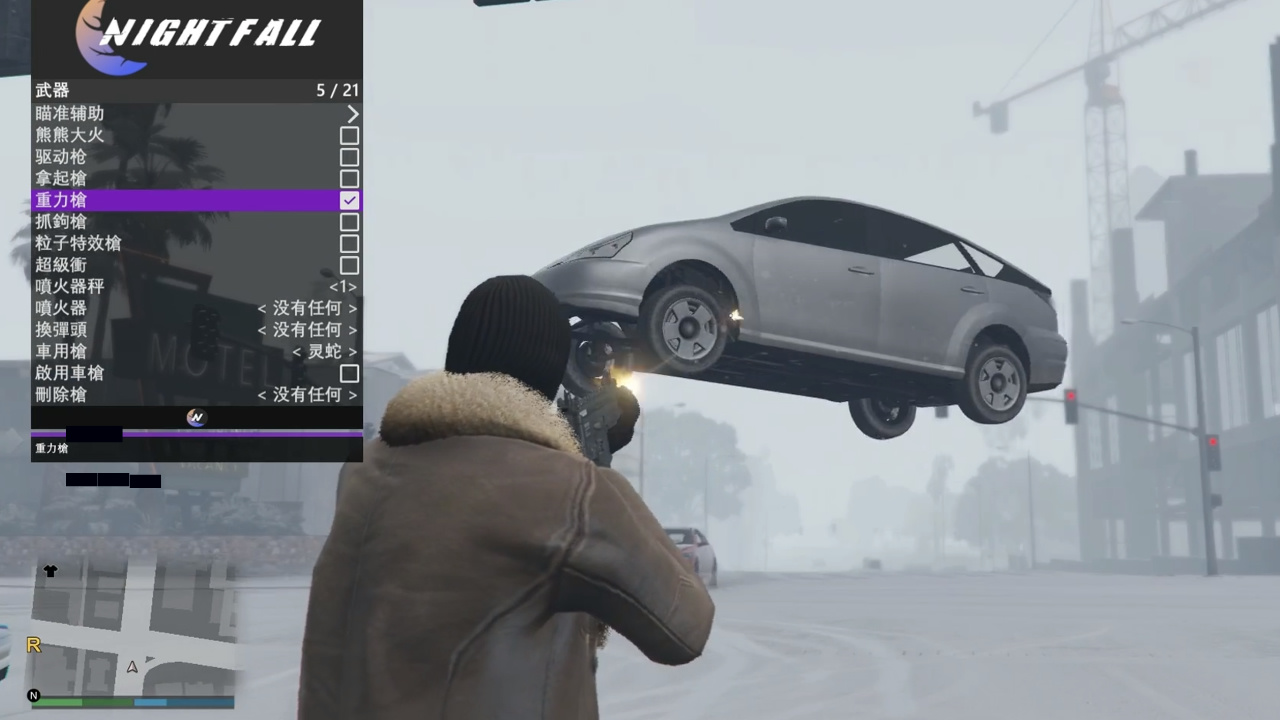Click the N compass icon on the minimap
Image resolution: width=1280 pixels, height=720 pixels.
(x=33, y=695)
